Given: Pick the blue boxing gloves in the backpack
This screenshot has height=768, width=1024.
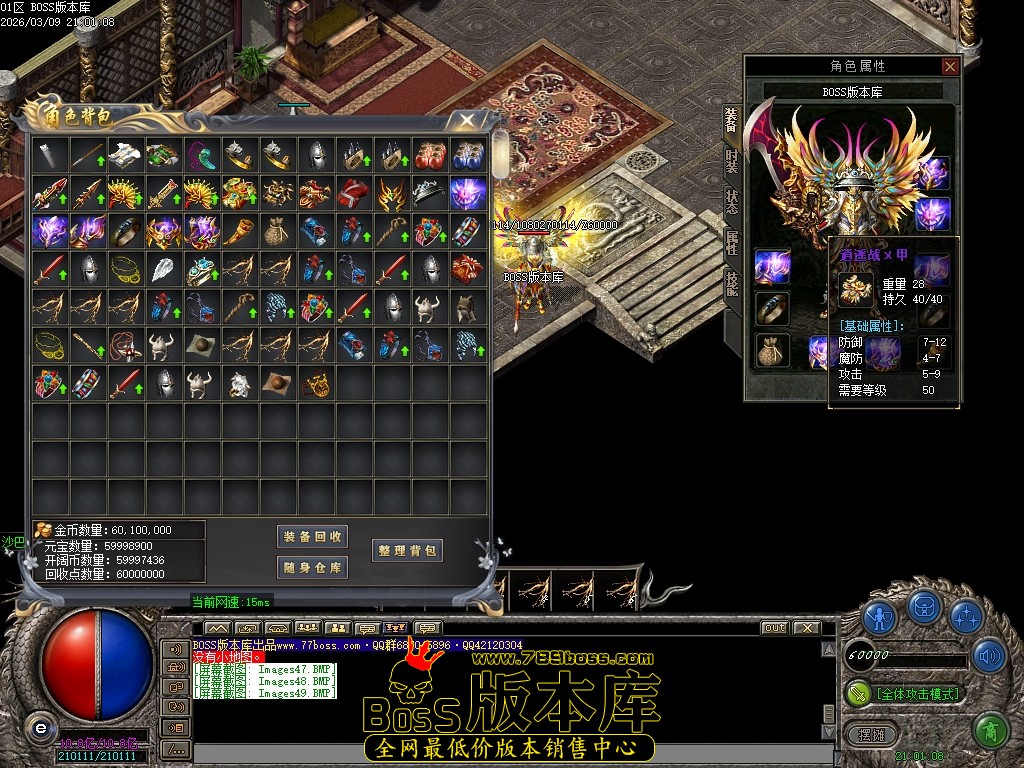Looking at the screenshot, I should (x=468, y=155).
